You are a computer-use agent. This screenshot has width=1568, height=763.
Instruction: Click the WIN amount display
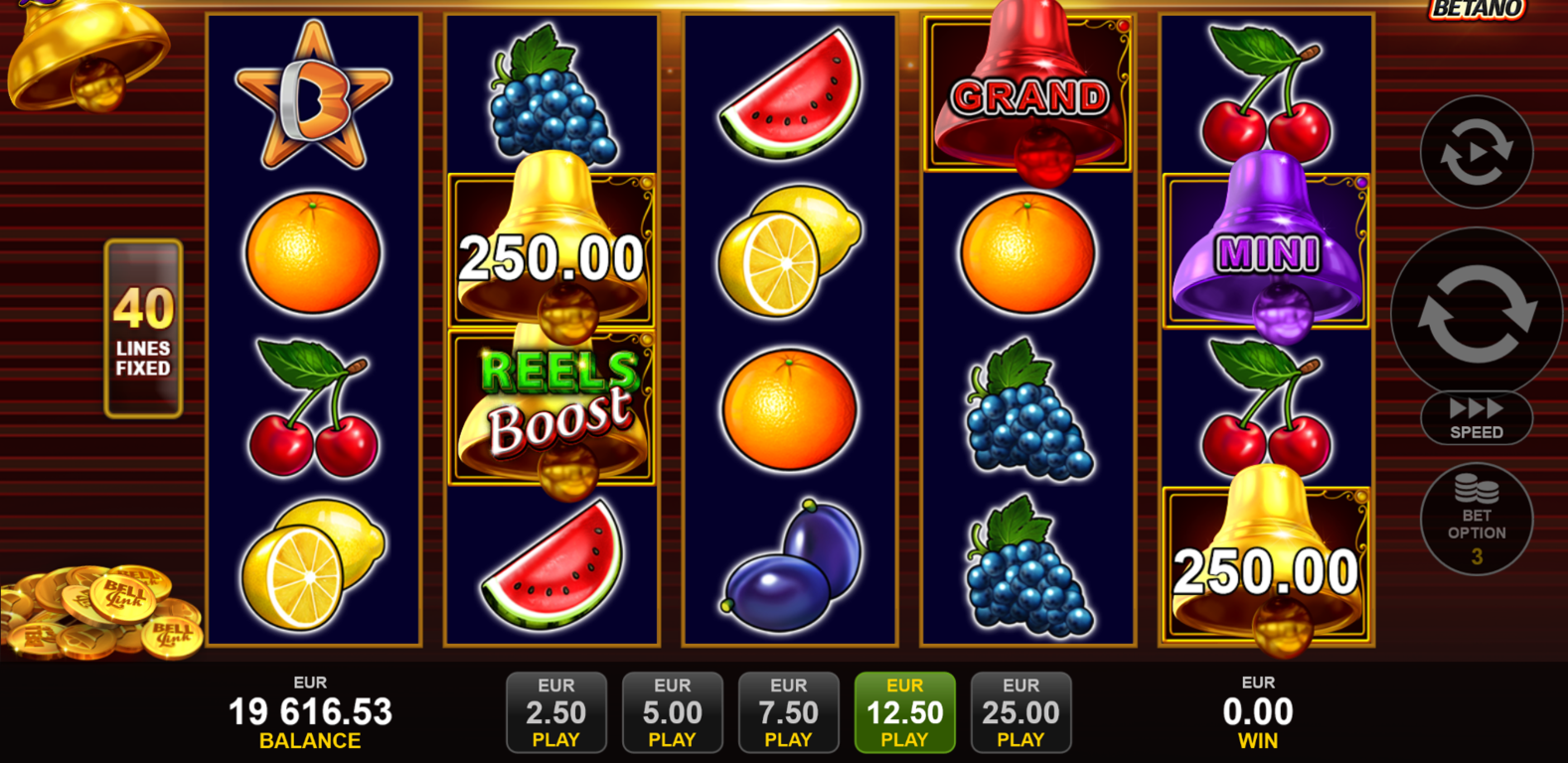click(x=1259, y=711)
